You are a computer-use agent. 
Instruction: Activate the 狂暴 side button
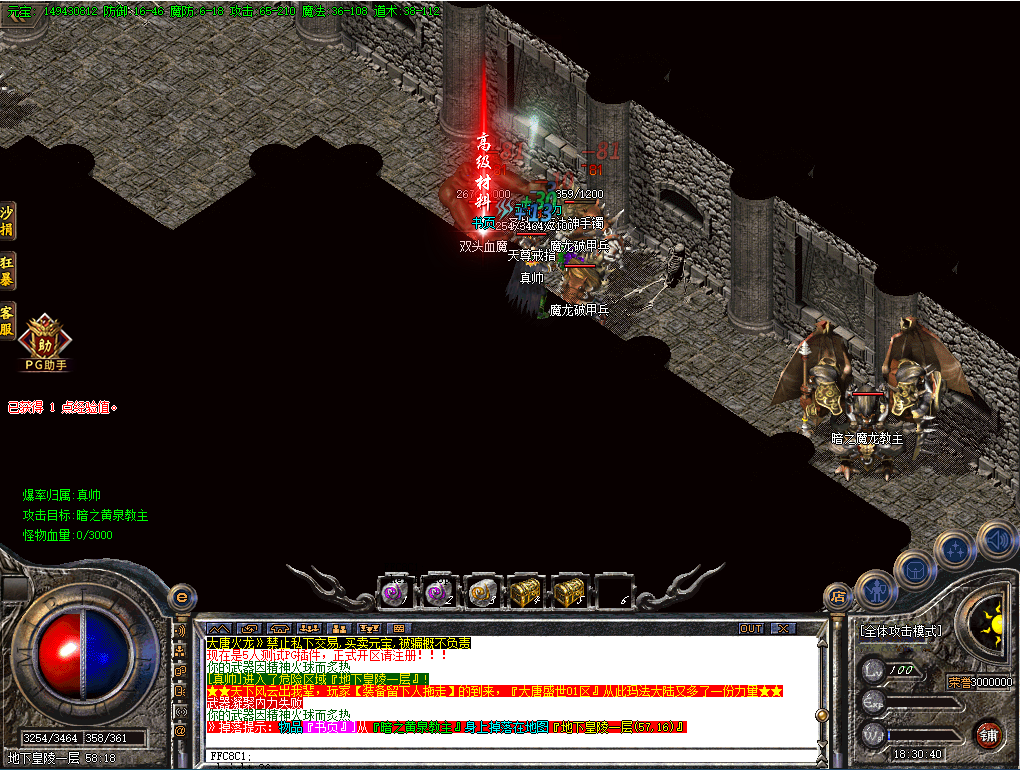tap(7, 271)
